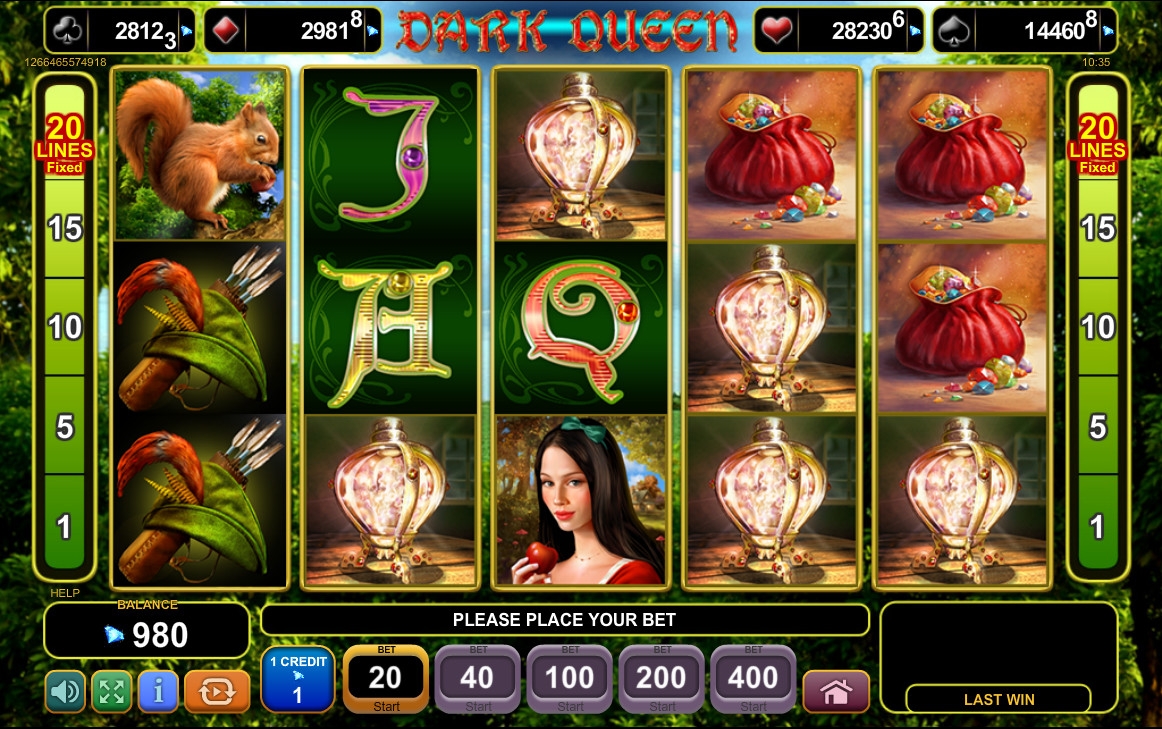
Task: Click the spades jackpot counter
Action: coord(1024,31)
